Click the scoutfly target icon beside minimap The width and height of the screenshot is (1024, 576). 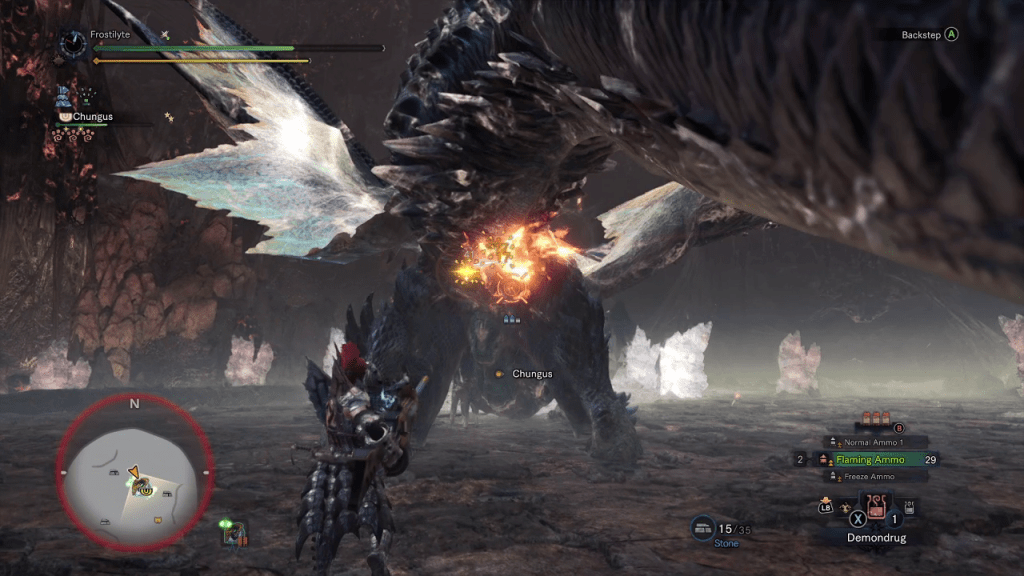(x=234, y=533)
